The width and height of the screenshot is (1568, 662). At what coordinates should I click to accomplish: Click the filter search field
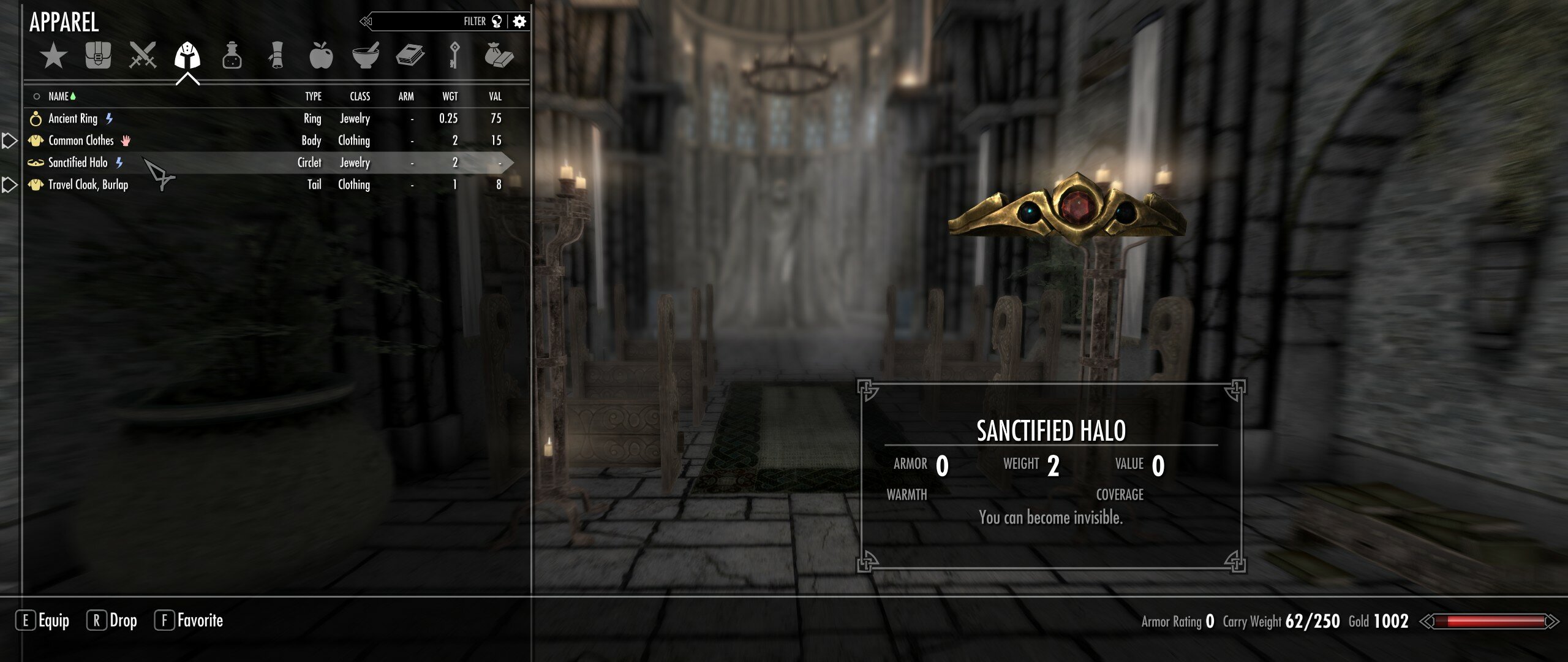(429, 20)
